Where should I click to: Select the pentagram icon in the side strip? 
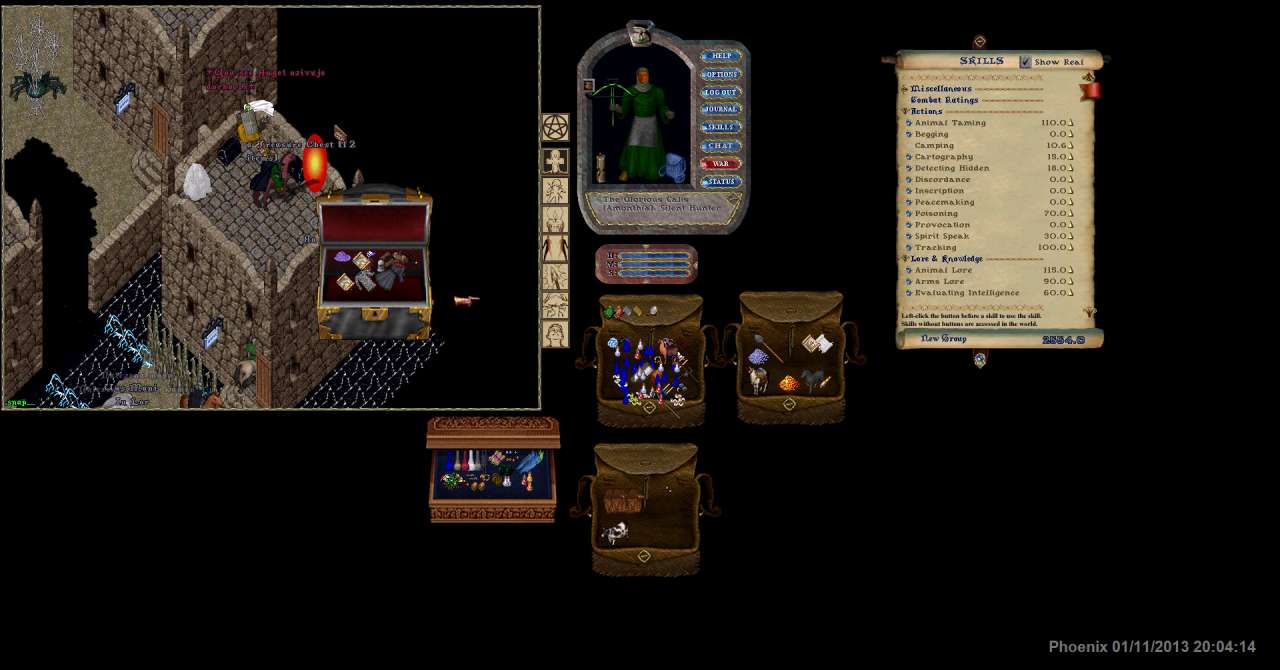point(555,127)
